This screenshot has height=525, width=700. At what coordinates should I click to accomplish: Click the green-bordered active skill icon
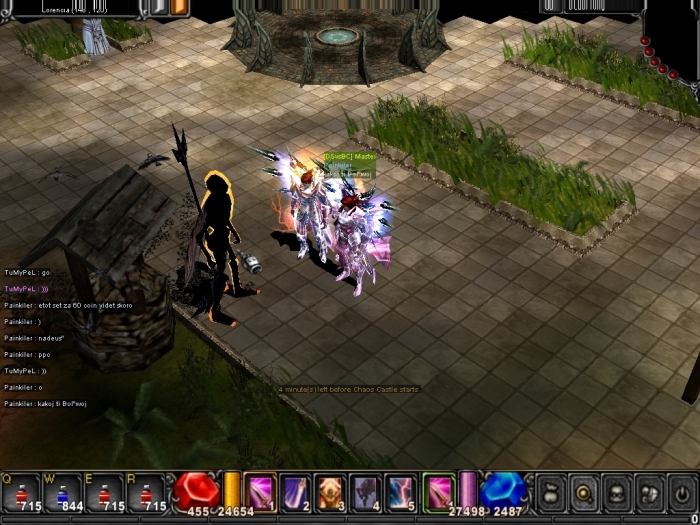(x=439, y=490)
